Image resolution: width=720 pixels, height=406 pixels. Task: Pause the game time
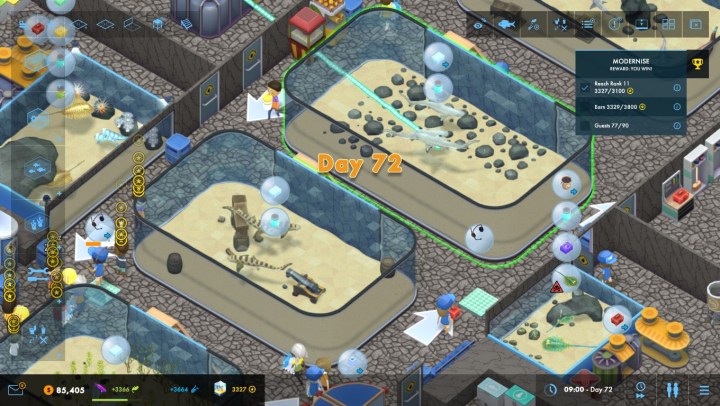click(669, 389)
